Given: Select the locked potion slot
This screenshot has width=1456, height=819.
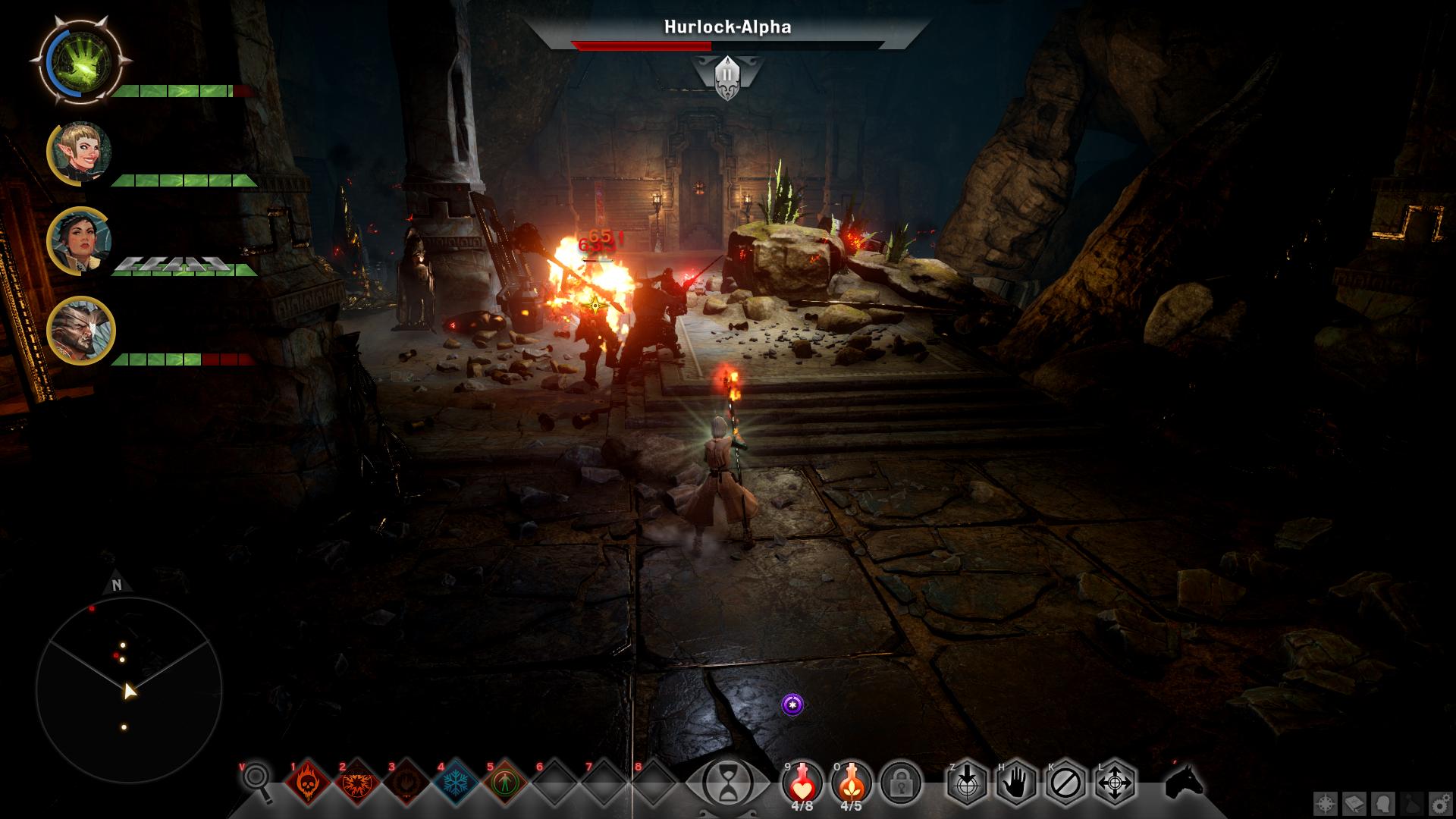Looking at the screenshot, I should 901,783.
